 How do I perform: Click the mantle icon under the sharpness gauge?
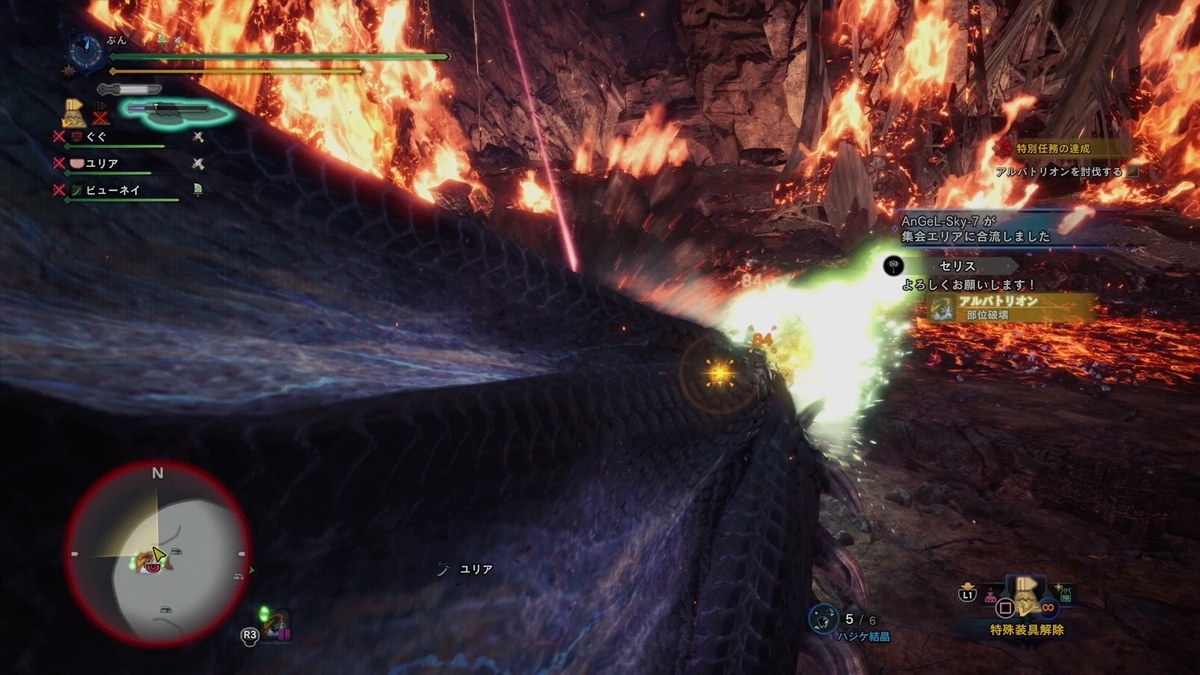[73, 111]
